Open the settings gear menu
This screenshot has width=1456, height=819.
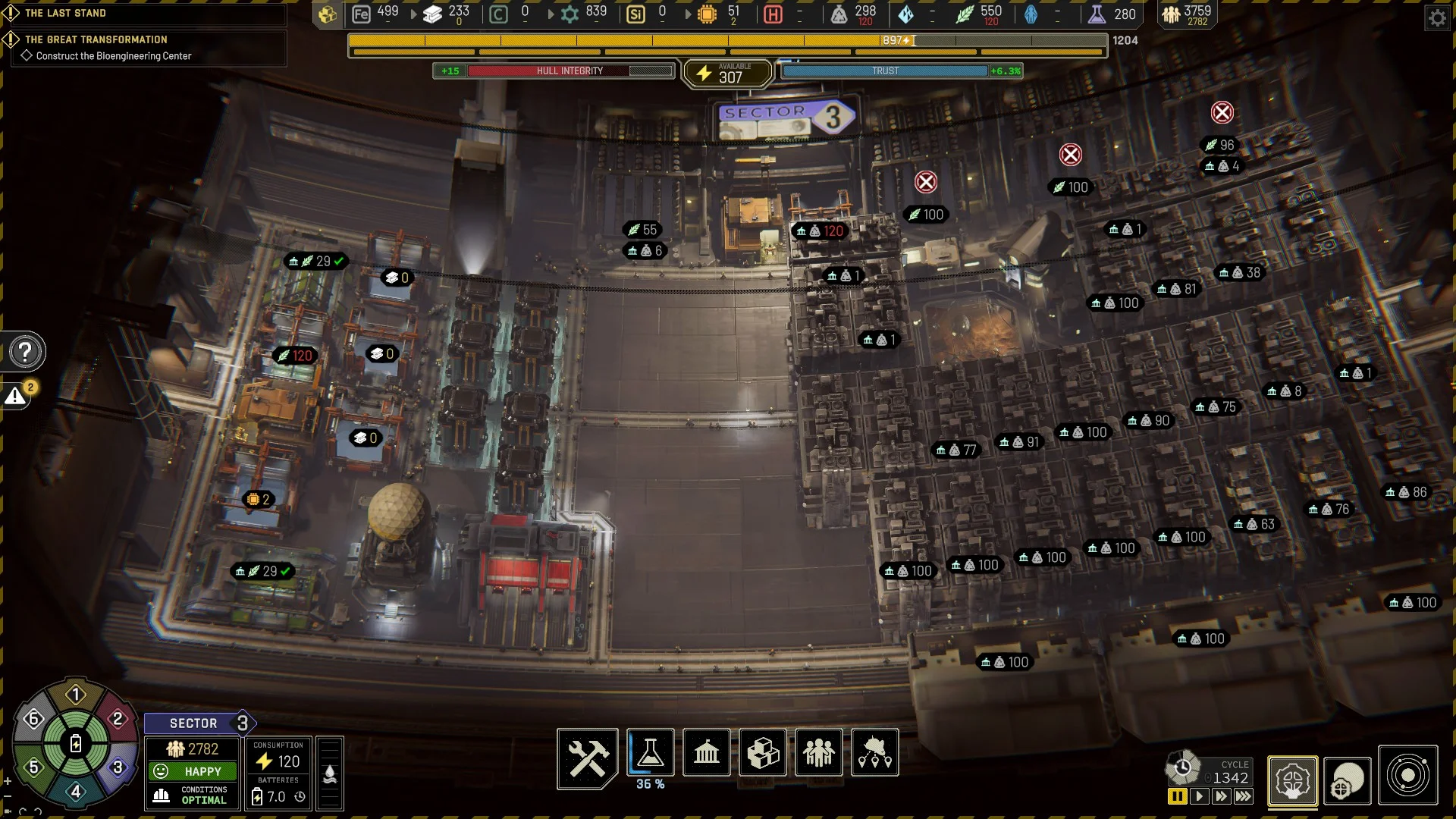click(1437, 17)
